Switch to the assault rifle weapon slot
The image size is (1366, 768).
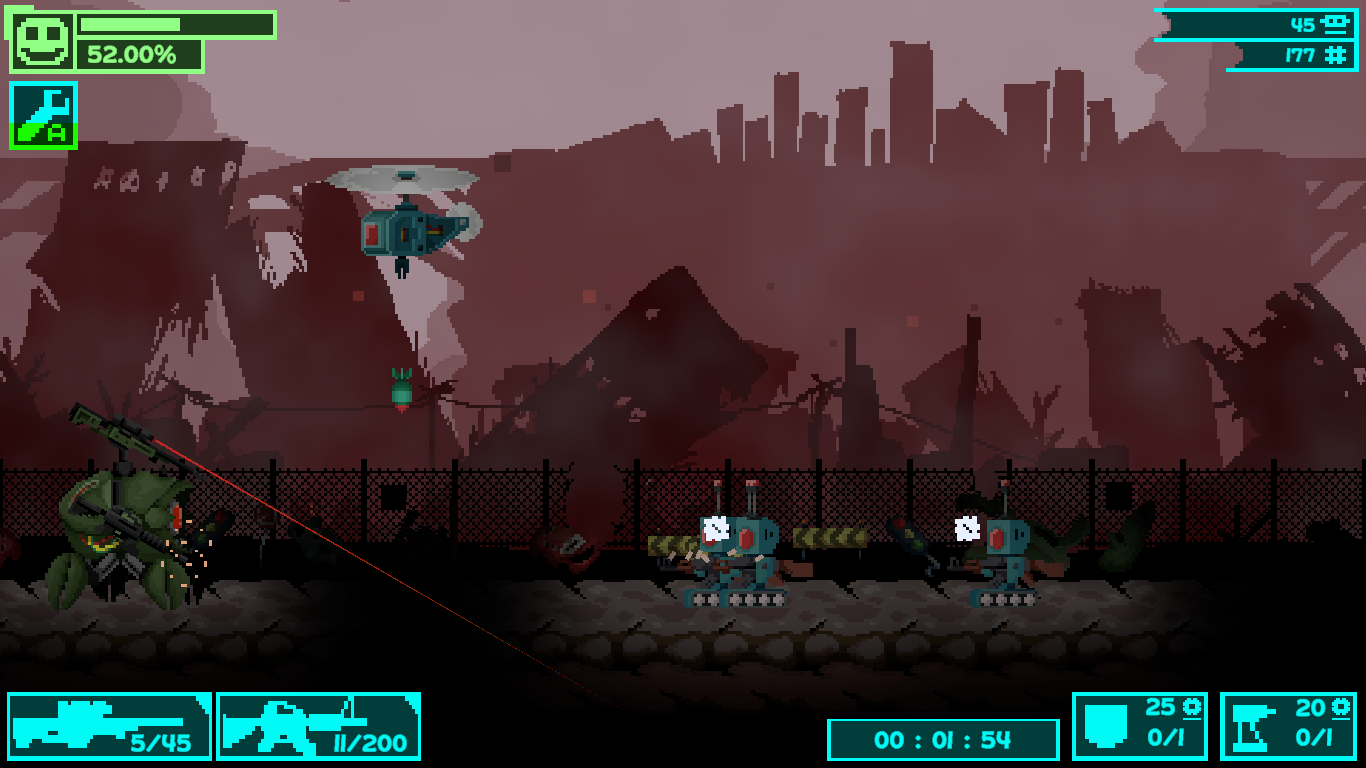point(318,726)
